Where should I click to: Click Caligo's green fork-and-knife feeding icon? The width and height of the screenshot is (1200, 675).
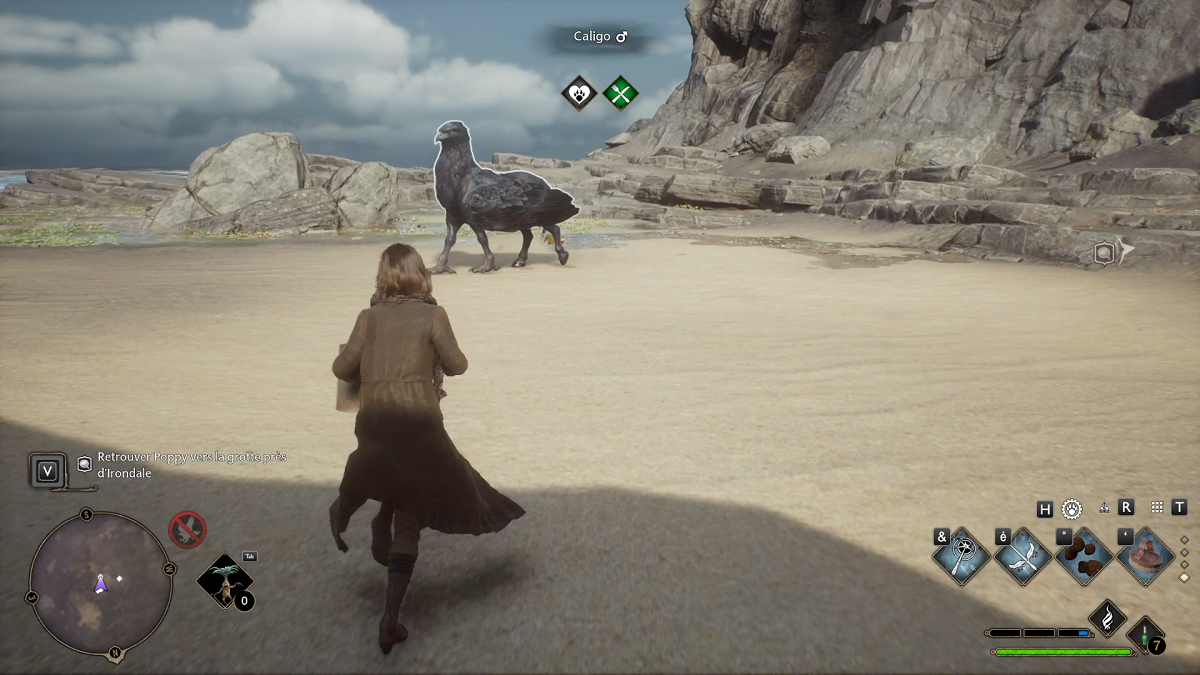[621, 94]
